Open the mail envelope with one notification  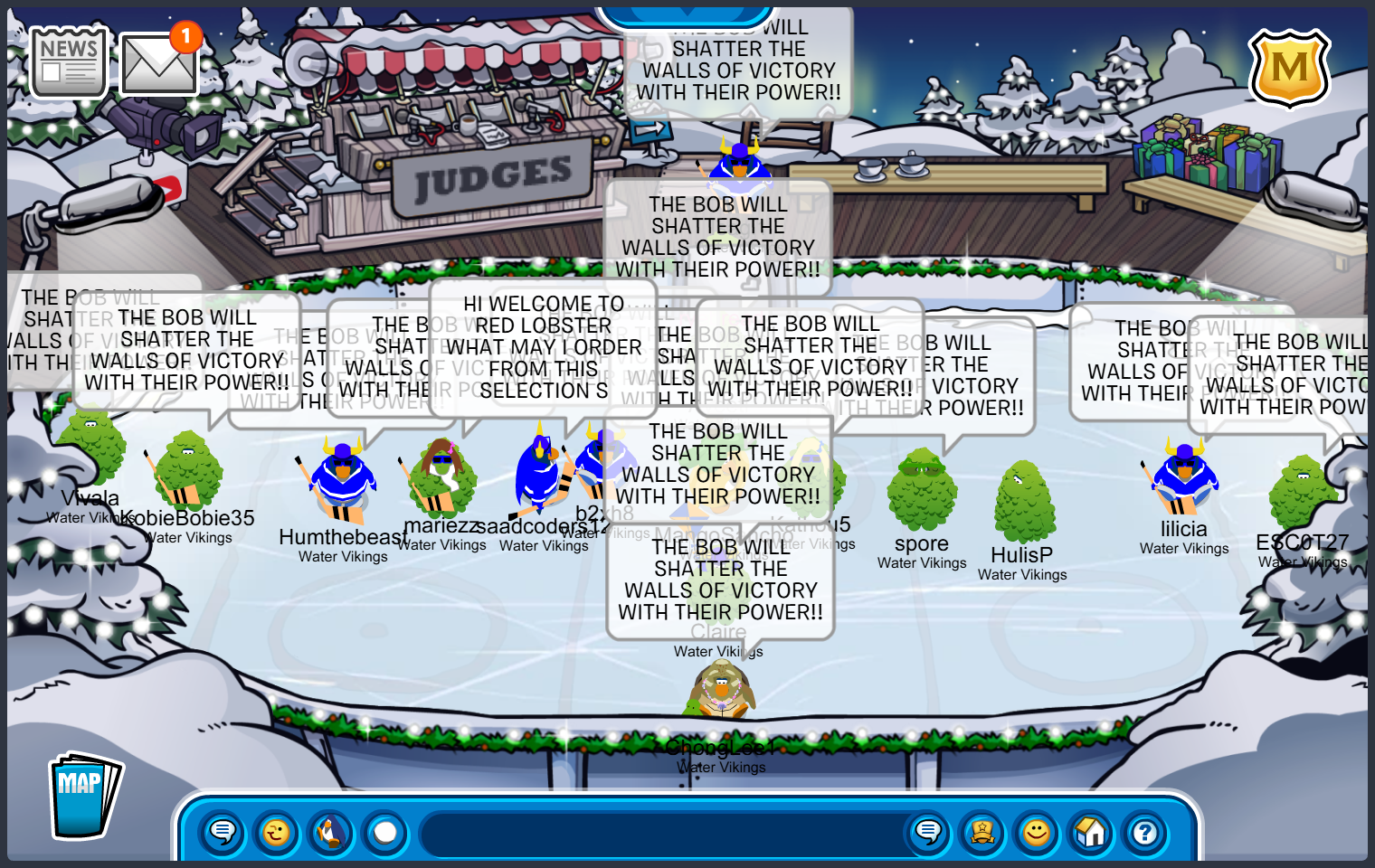coord(158,63)
